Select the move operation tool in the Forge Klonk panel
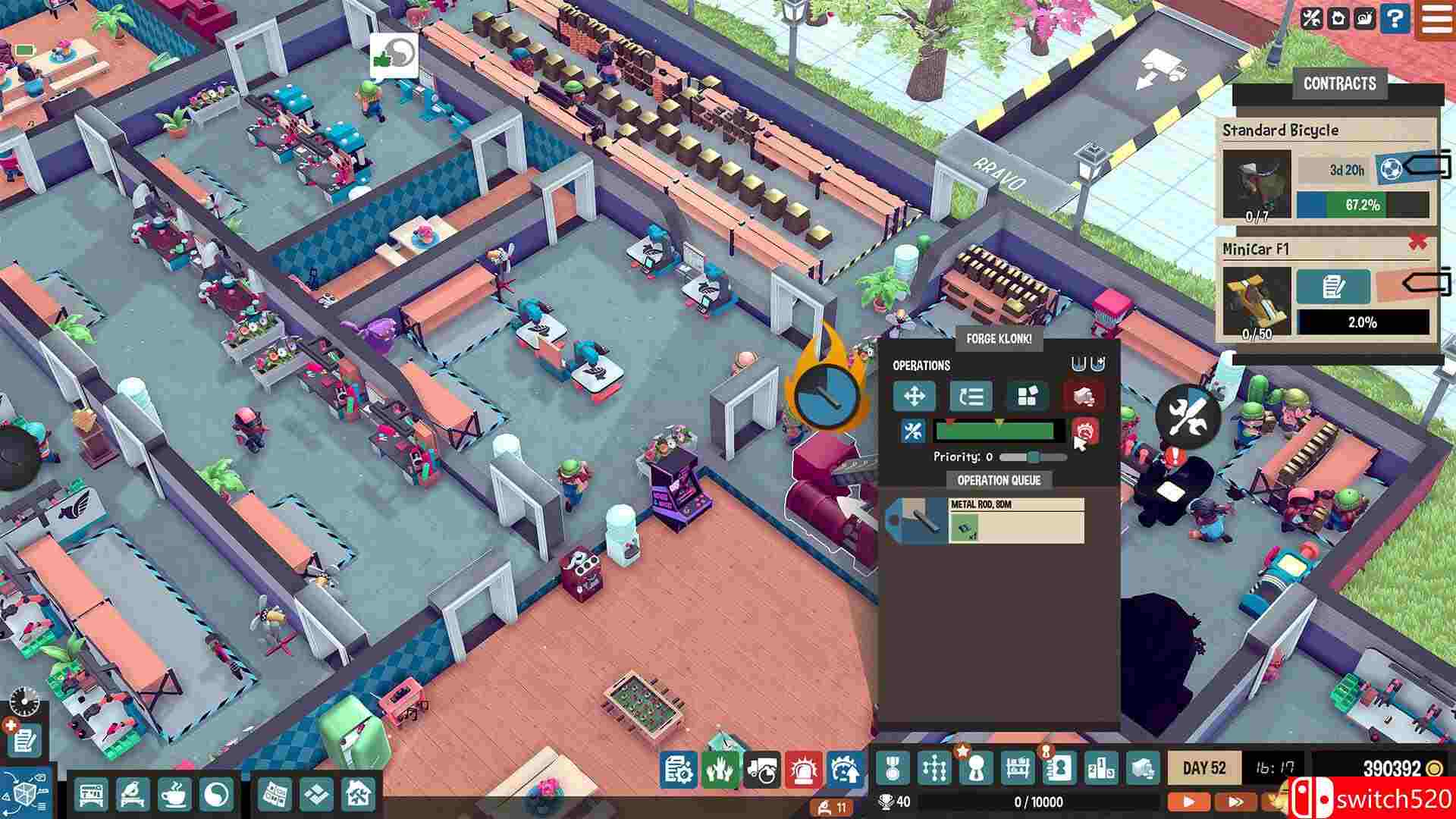This screenshot has width=1456, height=819. (x=915, y=395)
